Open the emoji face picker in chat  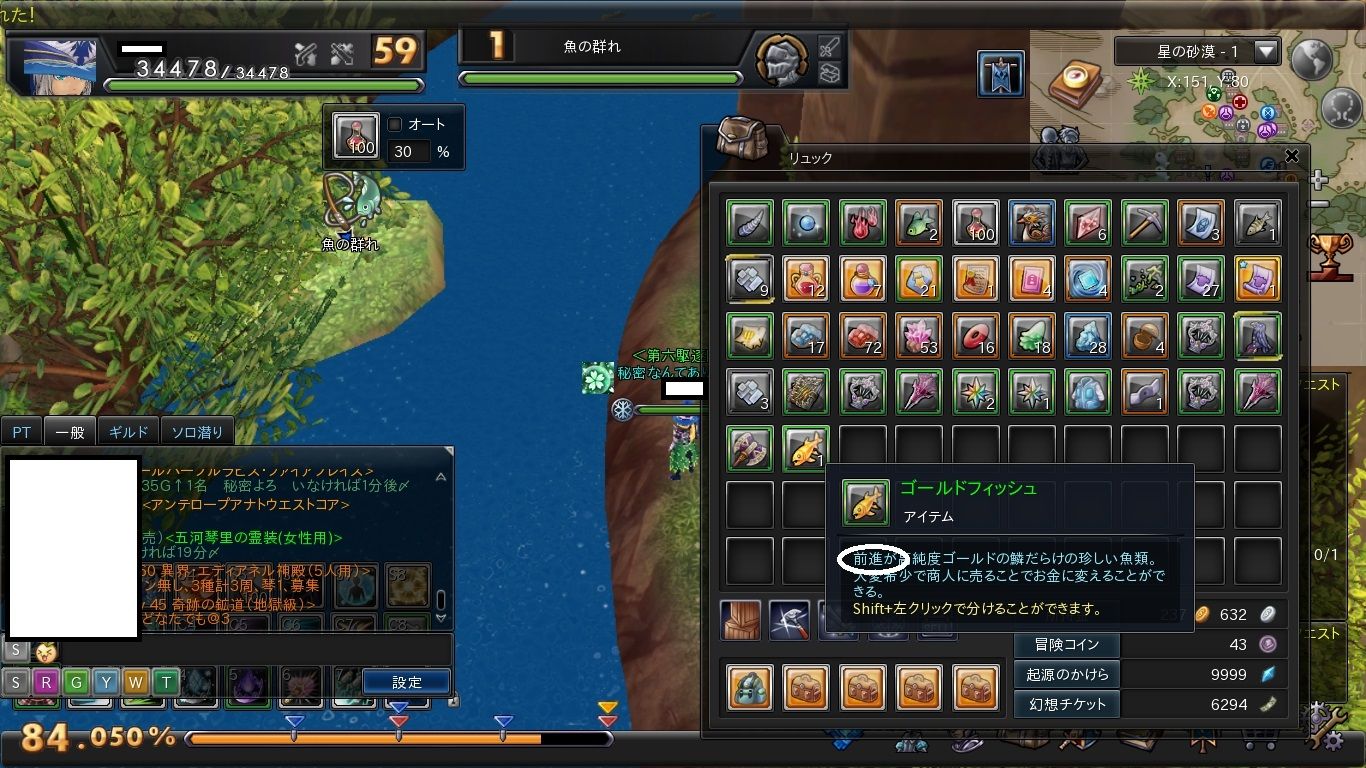(x=44, y=652)
